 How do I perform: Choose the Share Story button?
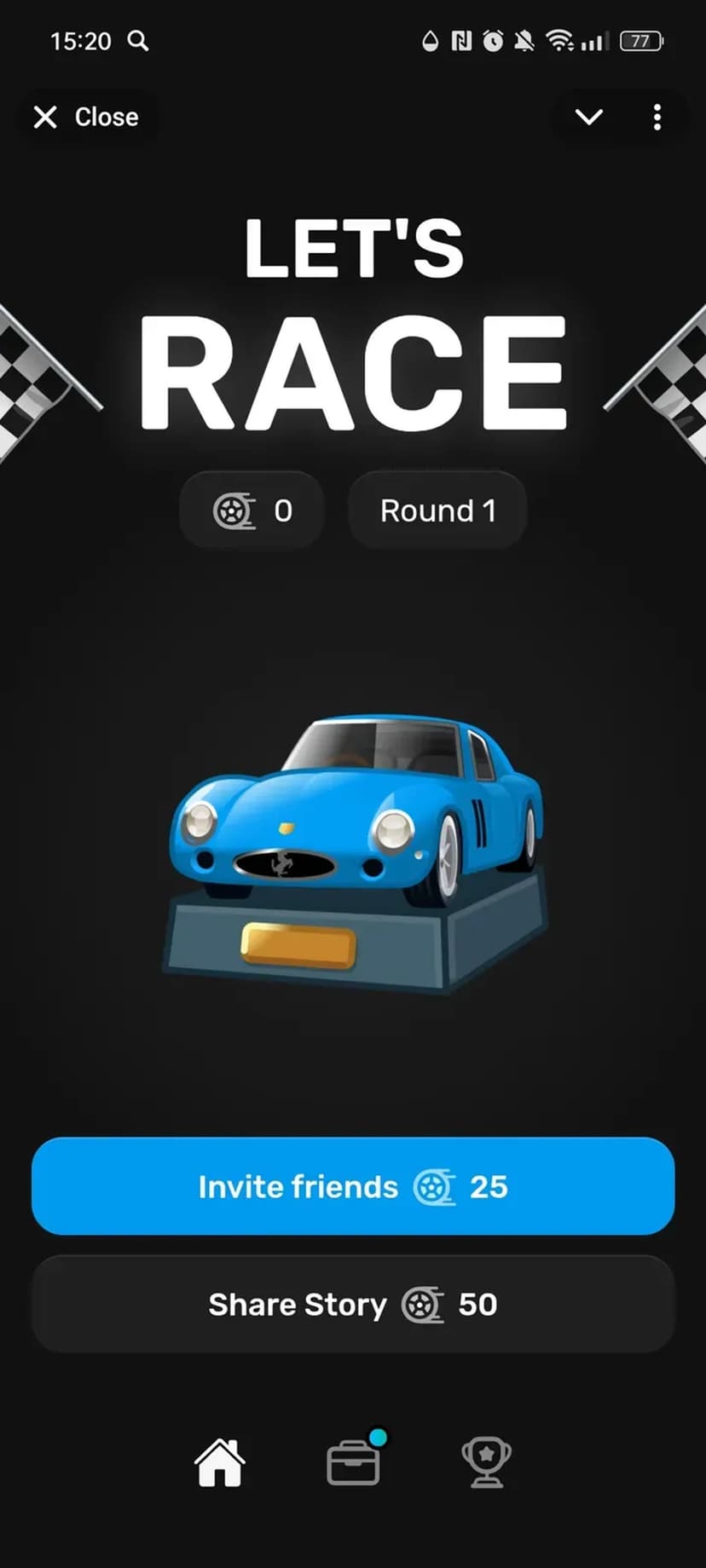[x=353, y=1304]
